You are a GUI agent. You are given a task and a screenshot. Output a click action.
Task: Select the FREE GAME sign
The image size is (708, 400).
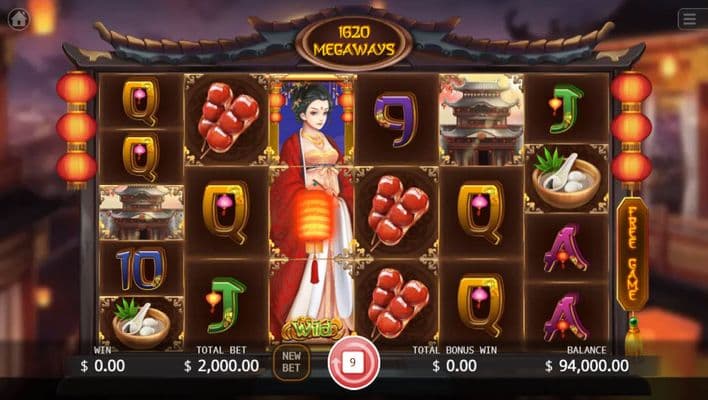tap(631, 254)
